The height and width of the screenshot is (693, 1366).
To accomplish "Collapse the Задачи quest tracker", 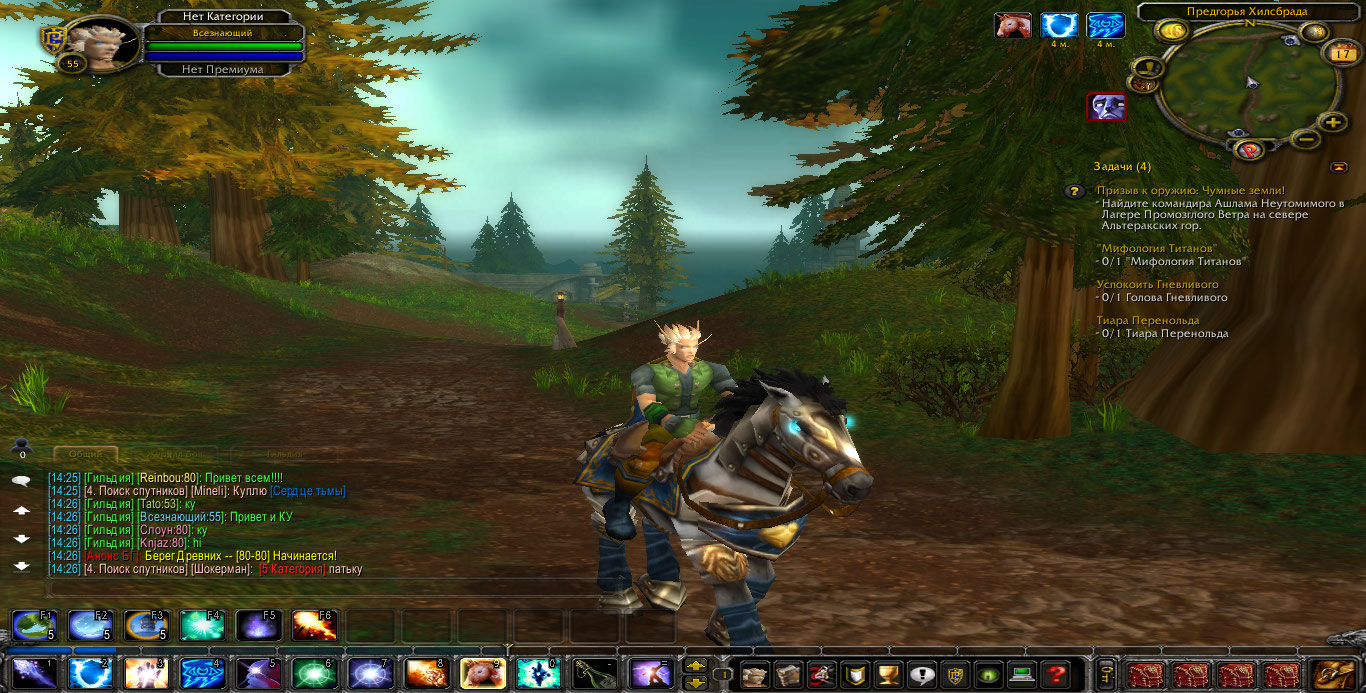I will pos(1339,167).
